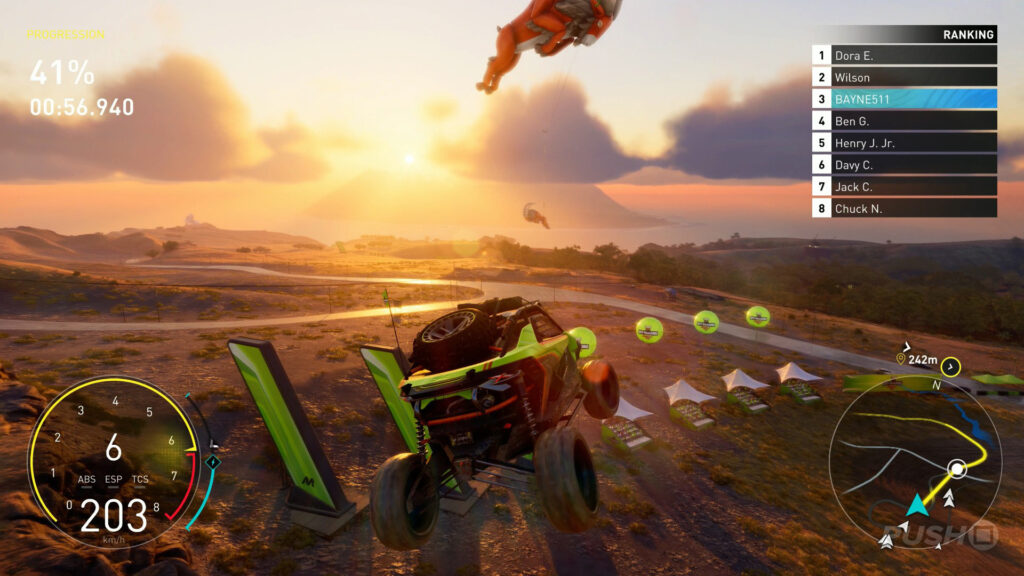This screenshot has width=1024, height=576.
Task: Pick the Henry J. Jr. ranking entry
Action: tap(904, 143)
